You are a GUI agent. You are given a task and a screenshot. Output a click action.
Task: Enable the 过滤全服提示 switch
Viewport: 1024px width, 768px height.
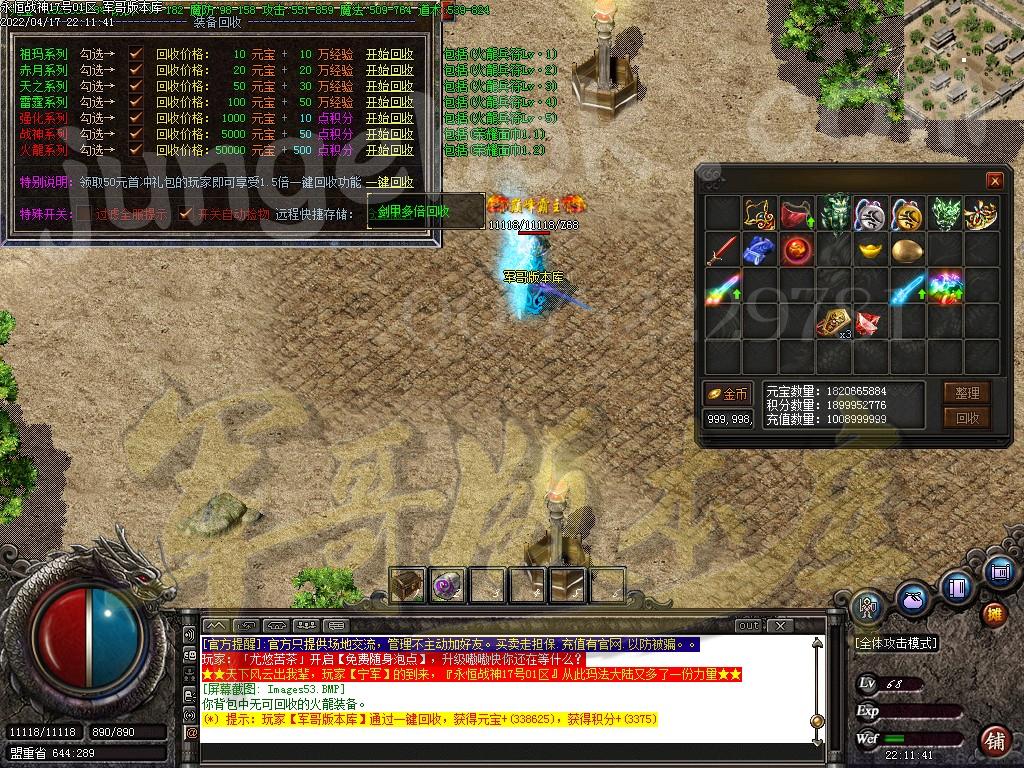coord(86,214)
